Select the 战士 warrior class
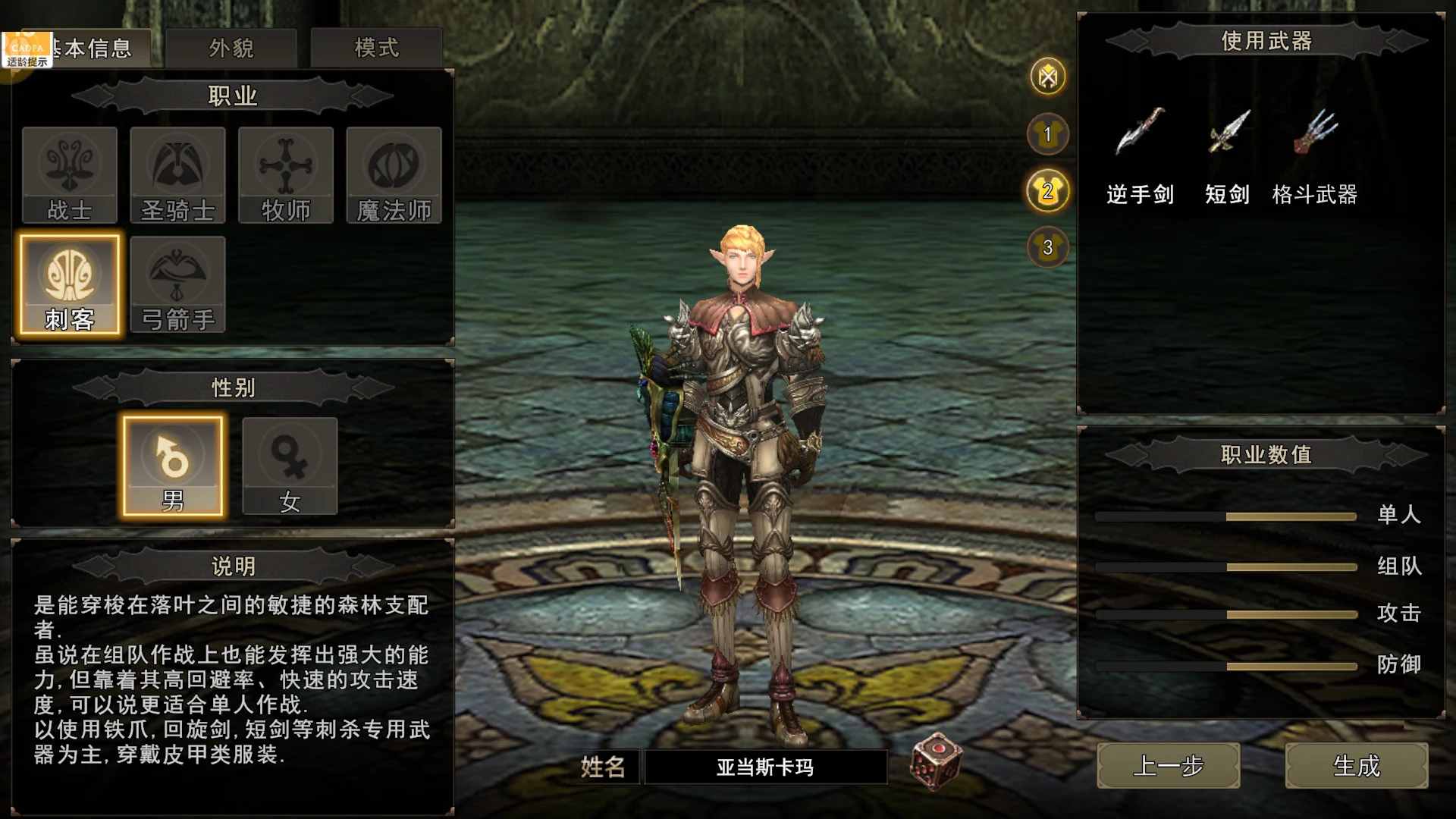The height and width of the screenshot is (819, 1456). click(70, 175)
